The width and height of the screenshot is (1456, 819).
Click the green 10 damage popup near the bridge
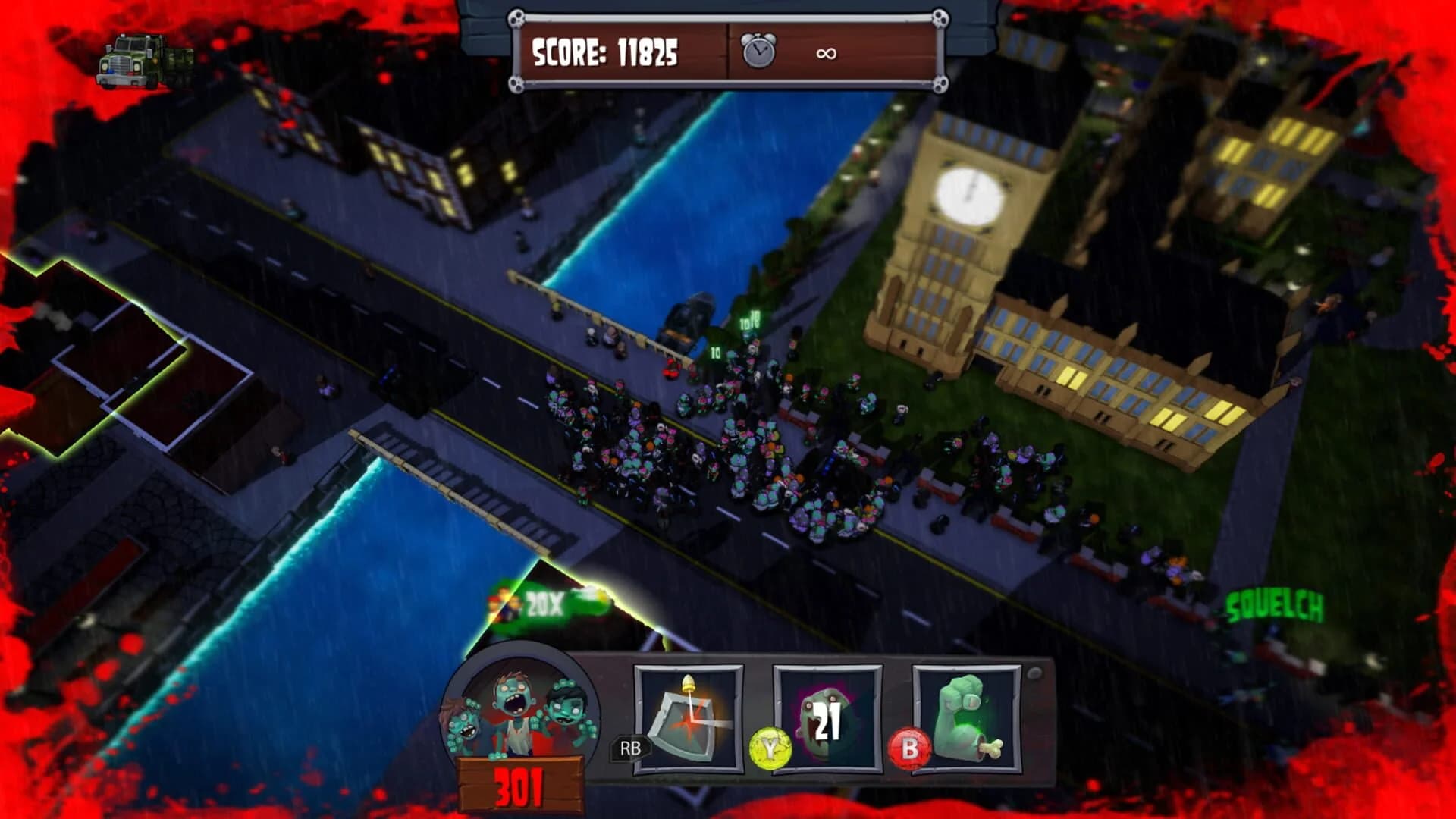coord(714,353)
